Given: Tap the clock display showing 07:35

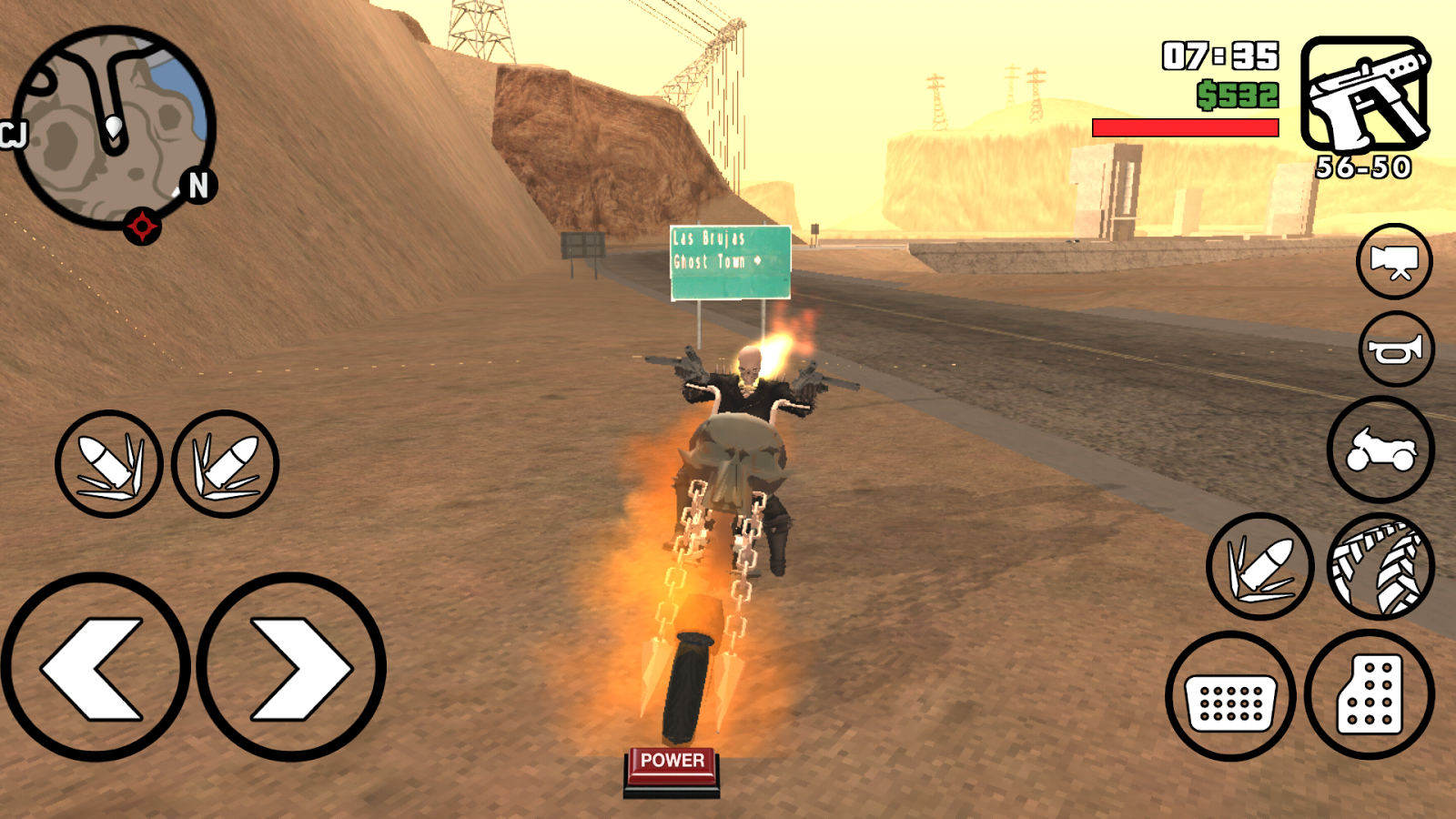Looking at the screenshot, I should point(1219,56).
